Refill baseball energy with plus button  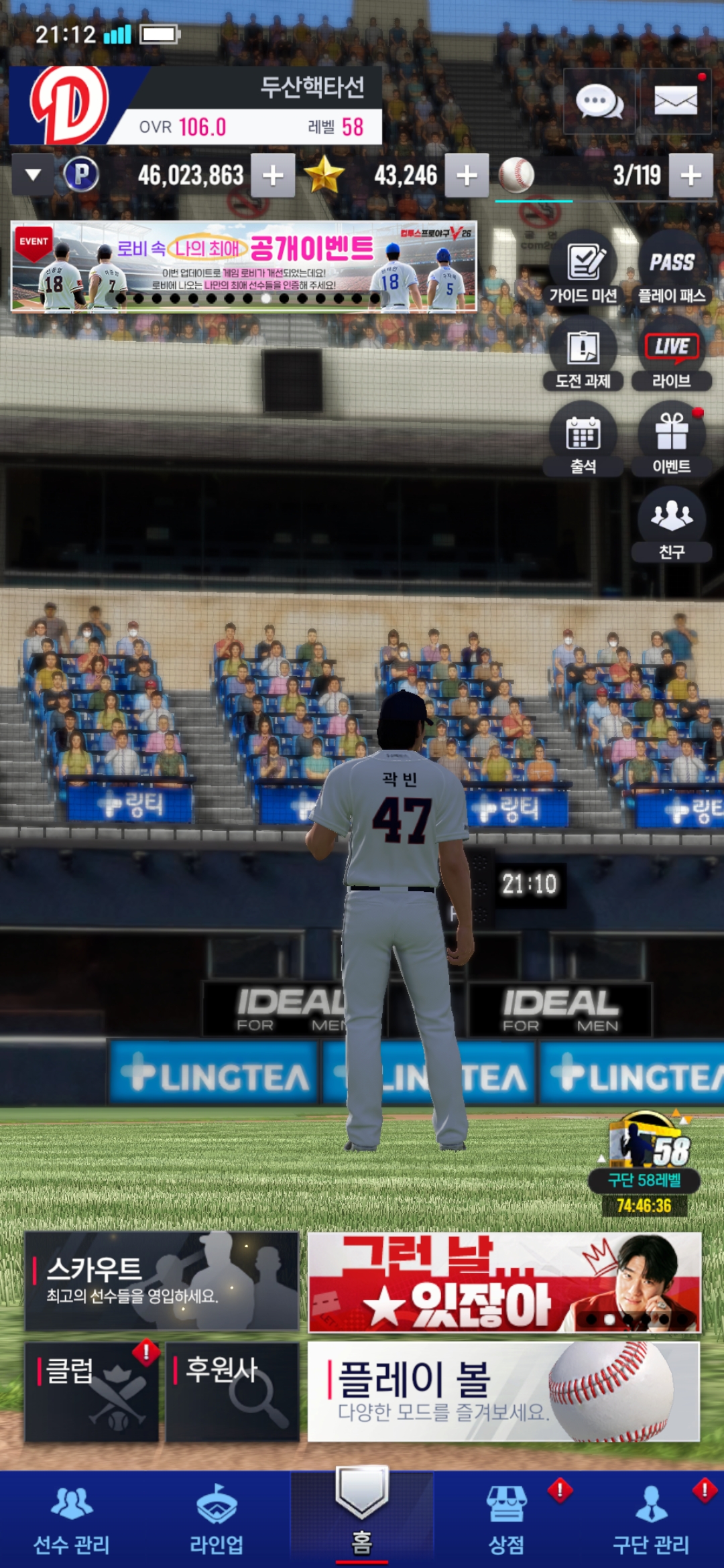690,176
